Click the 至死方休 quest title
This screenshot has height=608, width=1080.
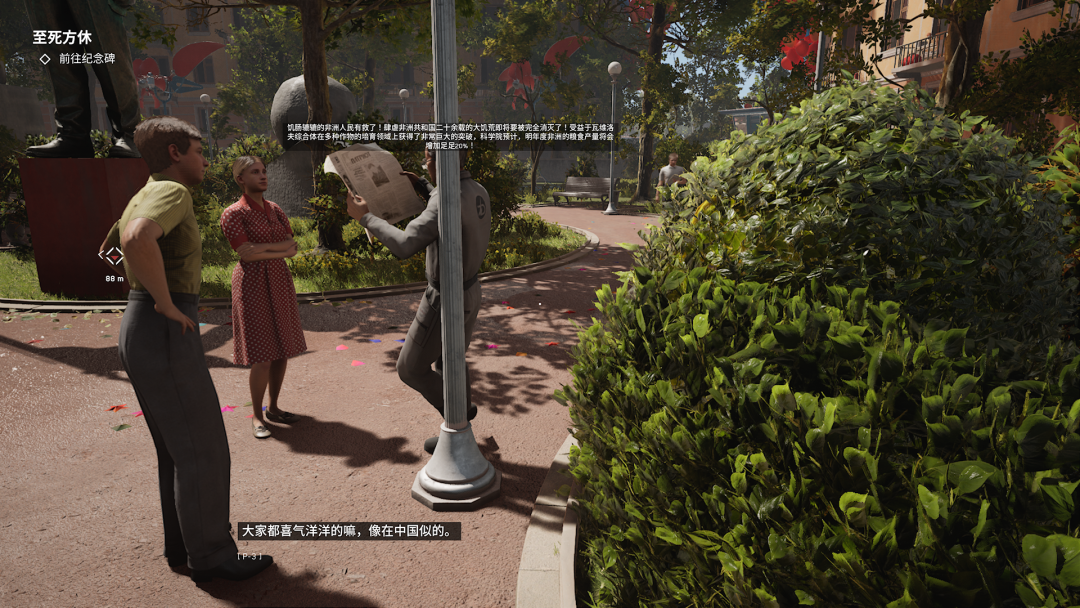pyautogui.click(x=62, y=37)
